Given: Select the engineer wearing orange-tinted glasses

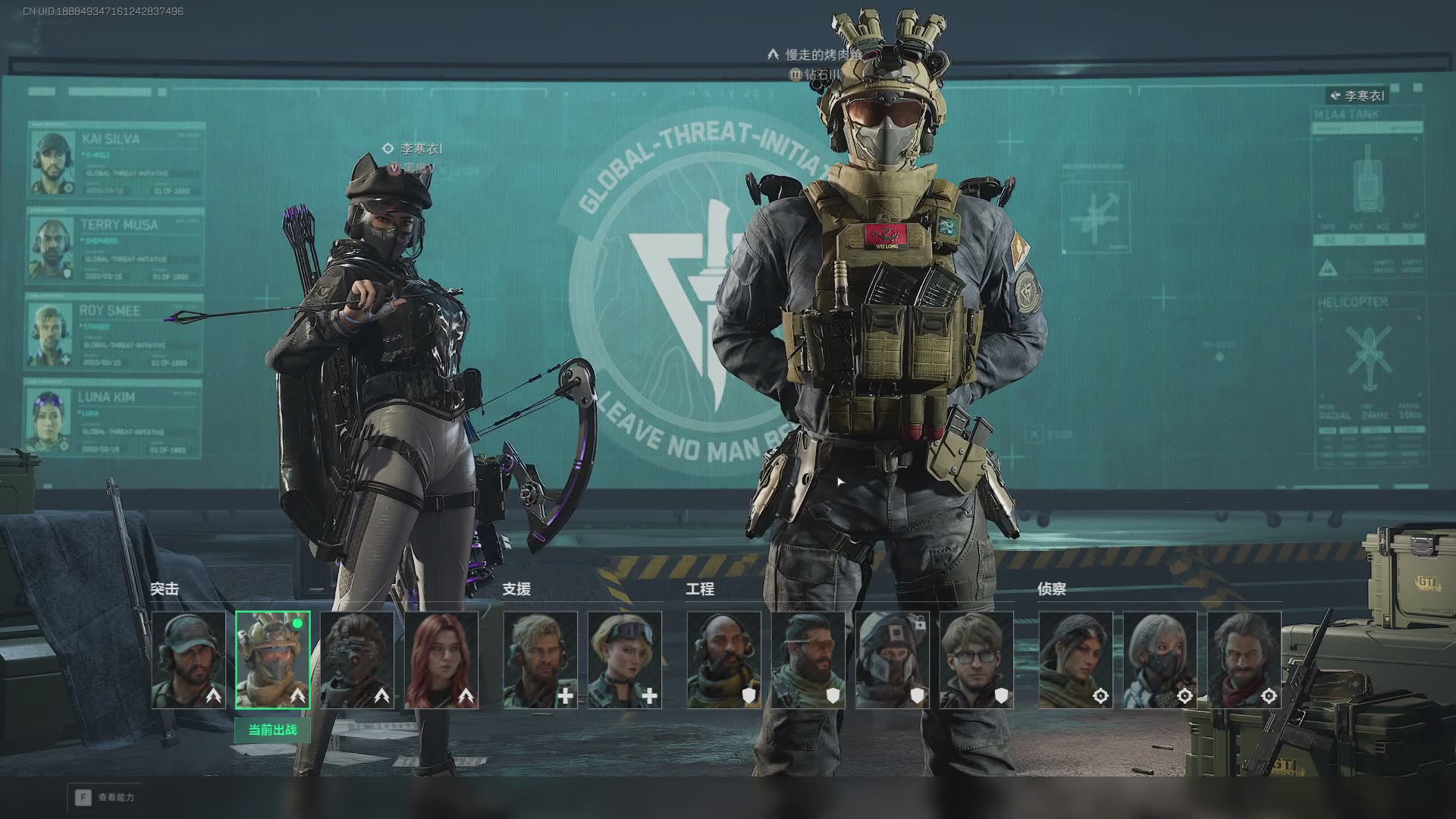Looking at the screenshot, I should [x=808, y=660].
